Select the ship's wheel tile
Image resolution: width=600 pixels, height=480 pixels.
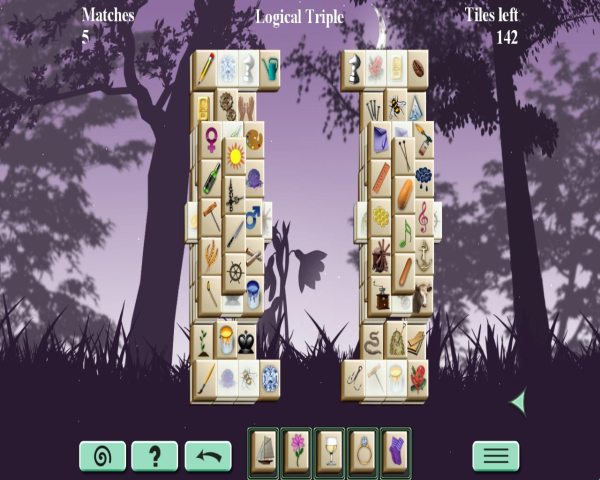(x=236, y=270)
